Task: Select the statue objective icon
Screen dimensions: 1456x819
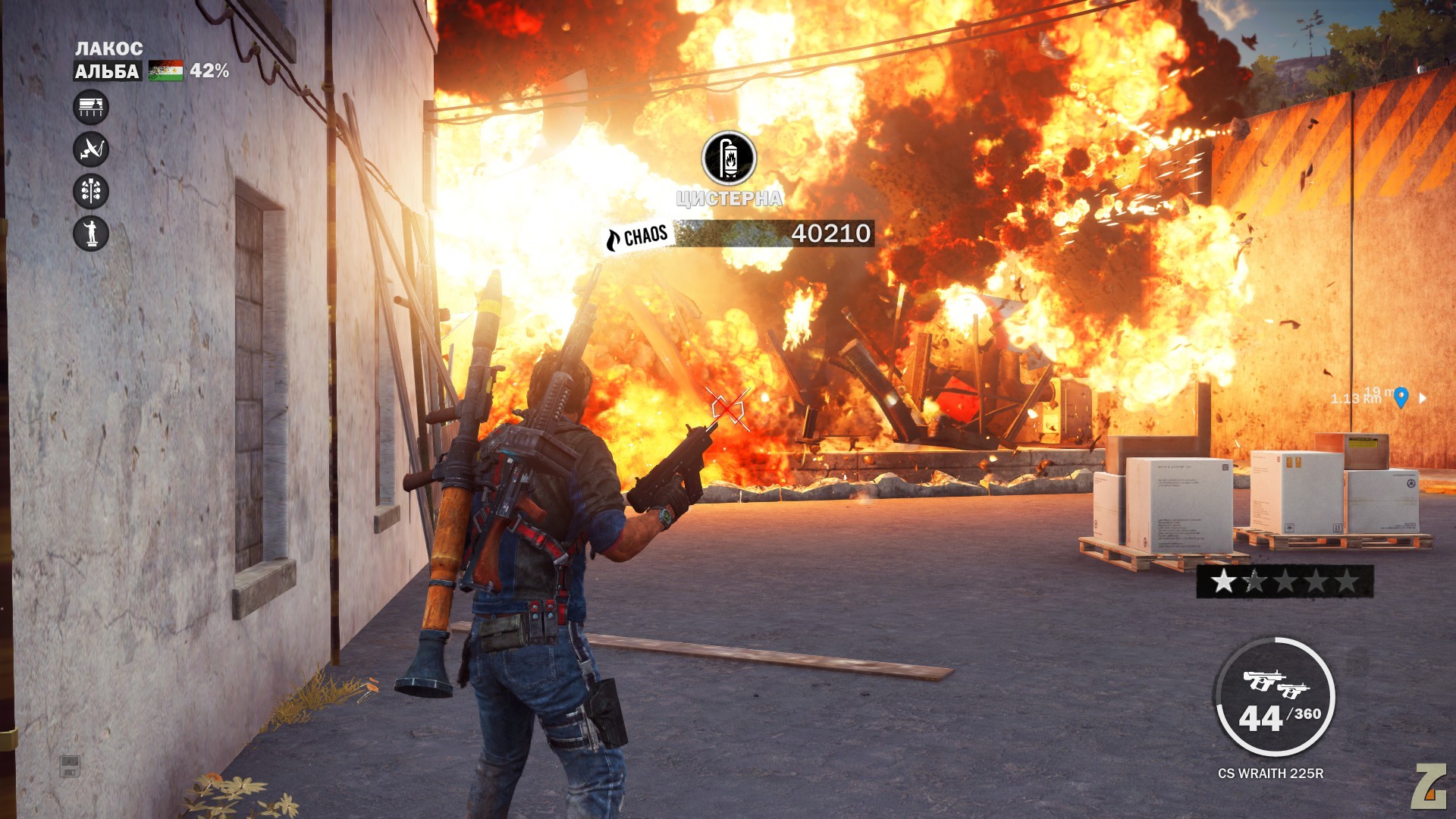Action: 91,233
